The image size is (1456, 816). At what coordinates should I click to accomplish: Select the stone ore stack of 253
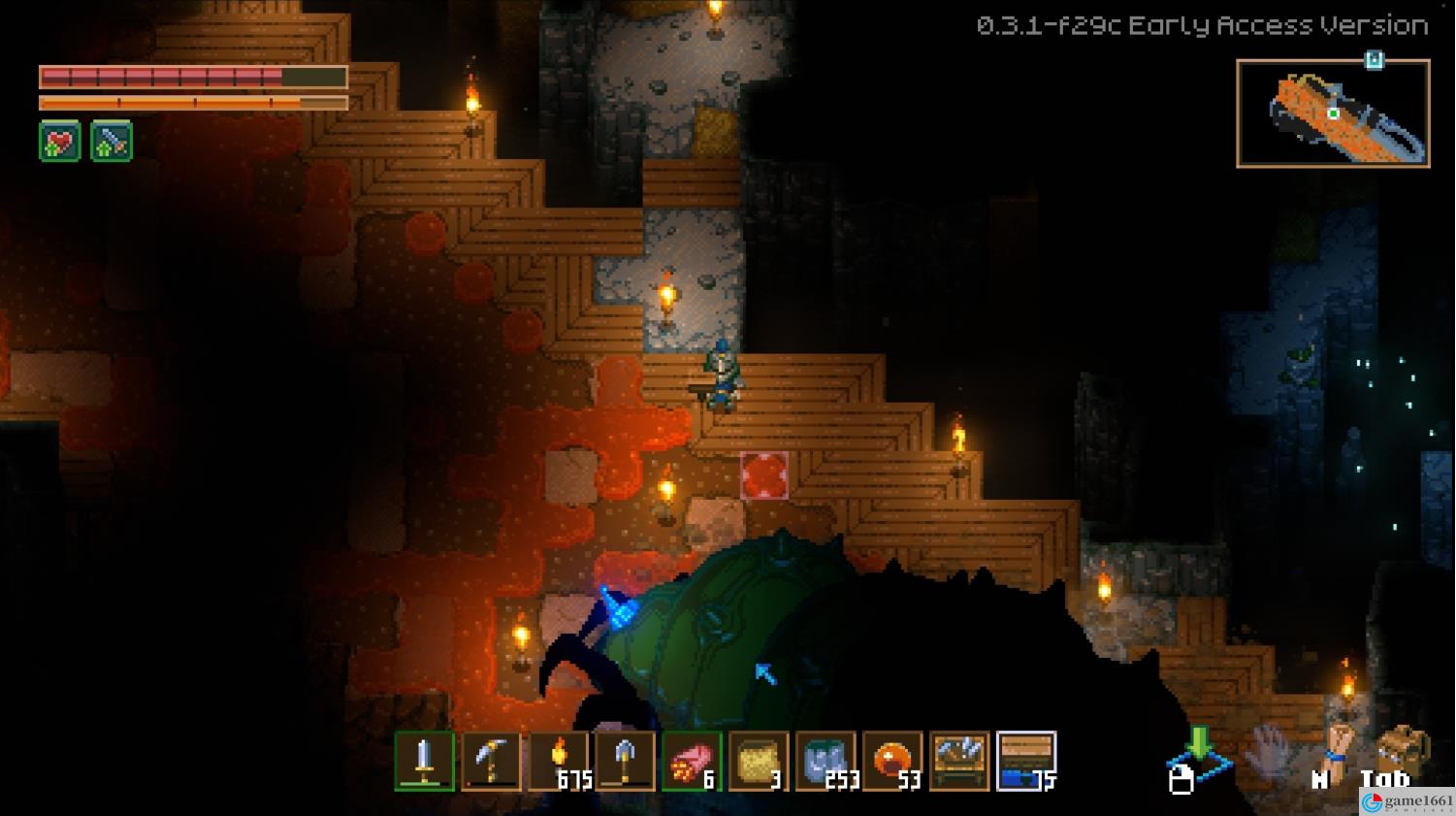click(x=825, y=761)
